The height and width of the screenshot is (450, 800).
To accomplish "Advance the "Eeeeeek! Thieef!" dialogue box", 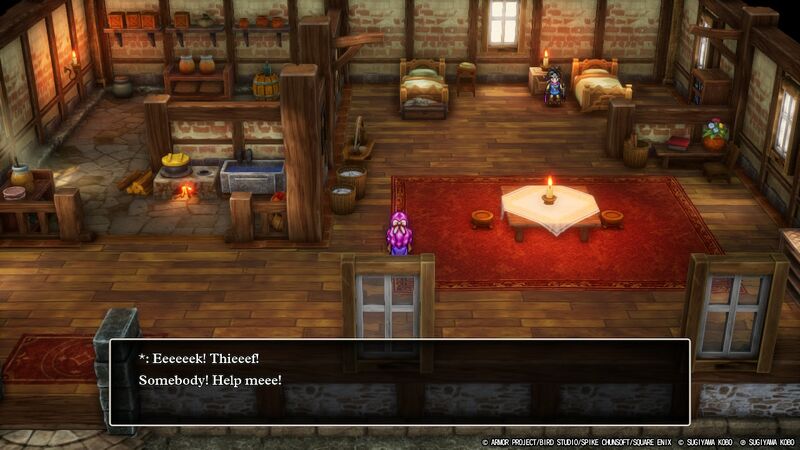I will [x=399, y=381].
